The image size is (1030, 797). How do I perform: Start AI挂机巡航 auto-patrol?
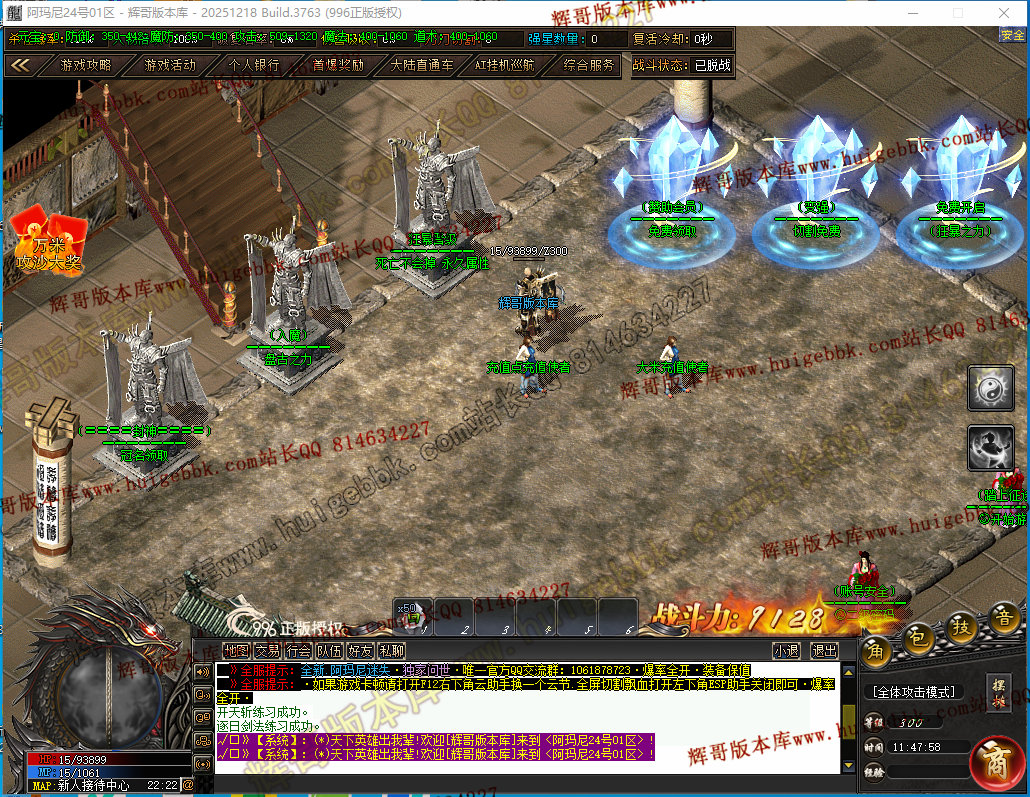[x=504, y=65]
